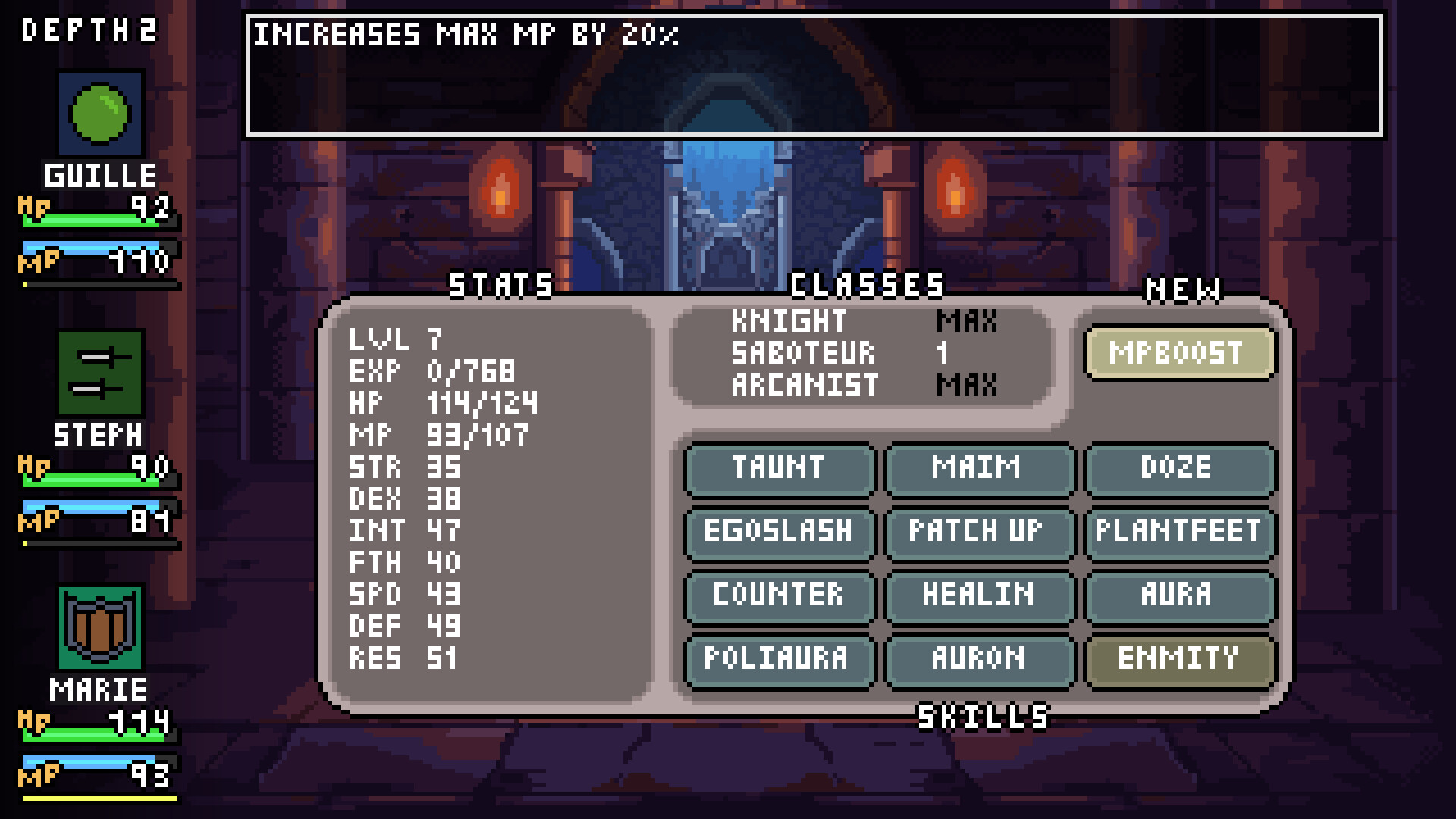Click the new MPBOOST skill
1456x819 pixels.
pos(1180,352)
